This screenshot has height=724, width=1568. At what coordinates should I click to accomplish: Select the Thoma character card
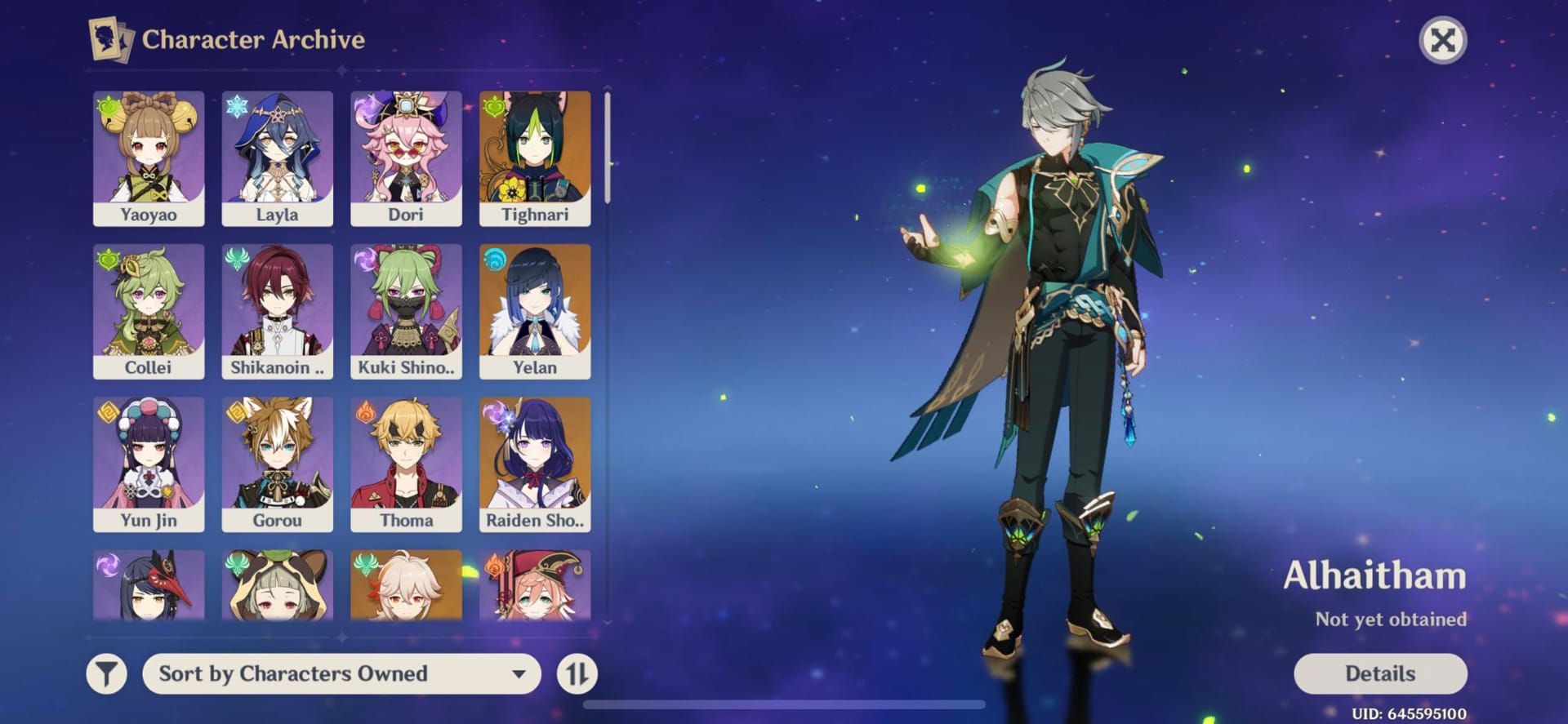click(406, 464)
